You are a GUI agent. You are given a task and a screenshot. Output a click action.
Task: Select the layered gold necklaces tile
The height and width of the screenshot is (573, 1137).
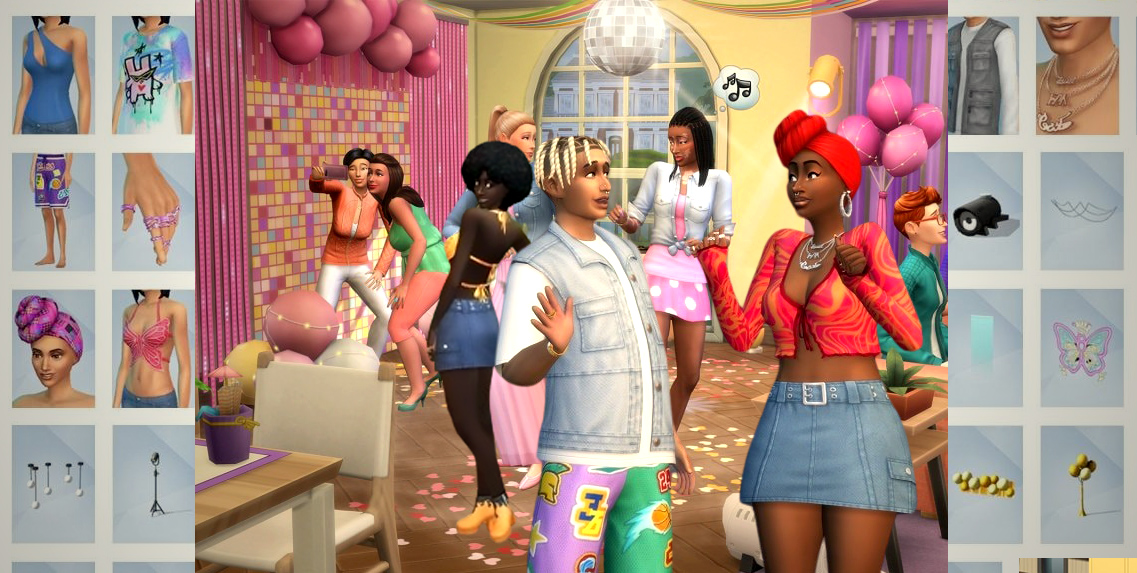(x=1081, y=75)
